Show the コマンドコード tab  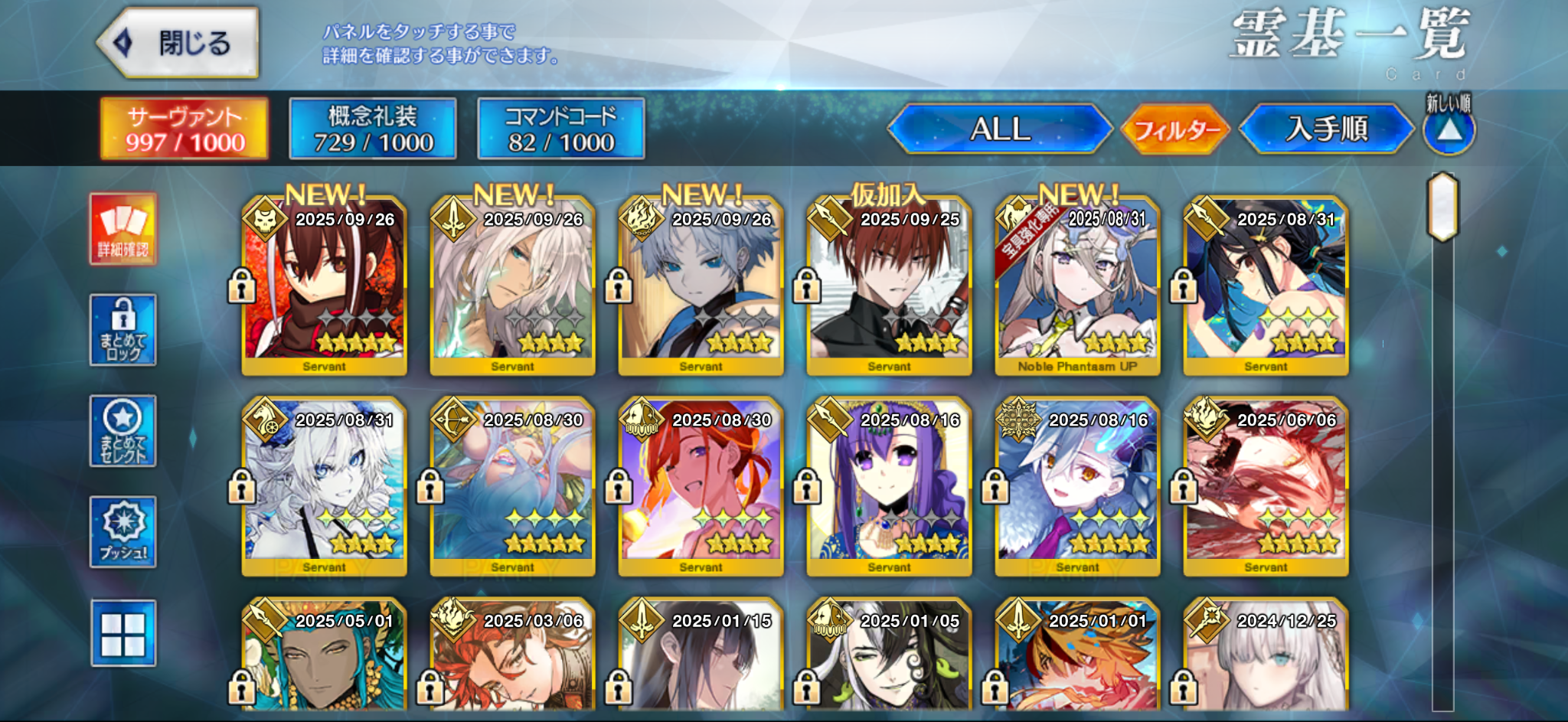pyautogui.click(x=560, y=129)
